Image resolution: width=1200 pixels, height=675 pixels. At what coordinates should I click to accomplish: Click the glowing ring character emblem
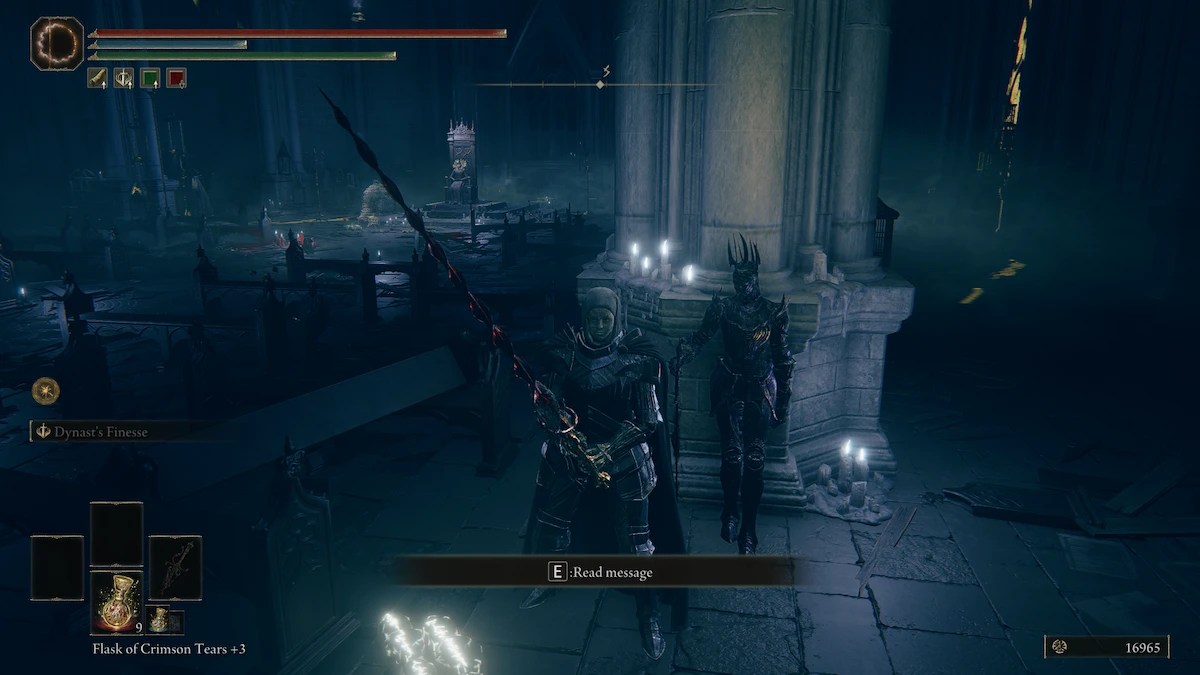click(x=57, y=44)
